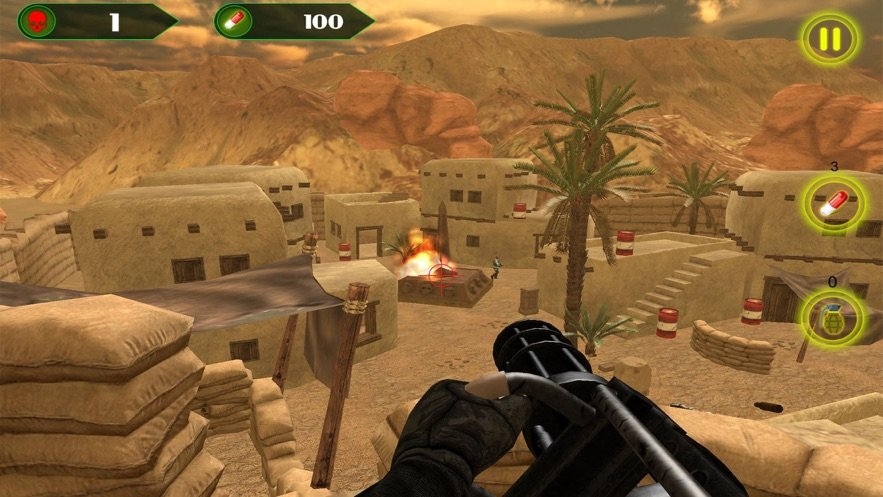Viewport: 883px width, 497px height.
Task: Throw a grenade with the grenade button
Action: click(x=834, y=319)
